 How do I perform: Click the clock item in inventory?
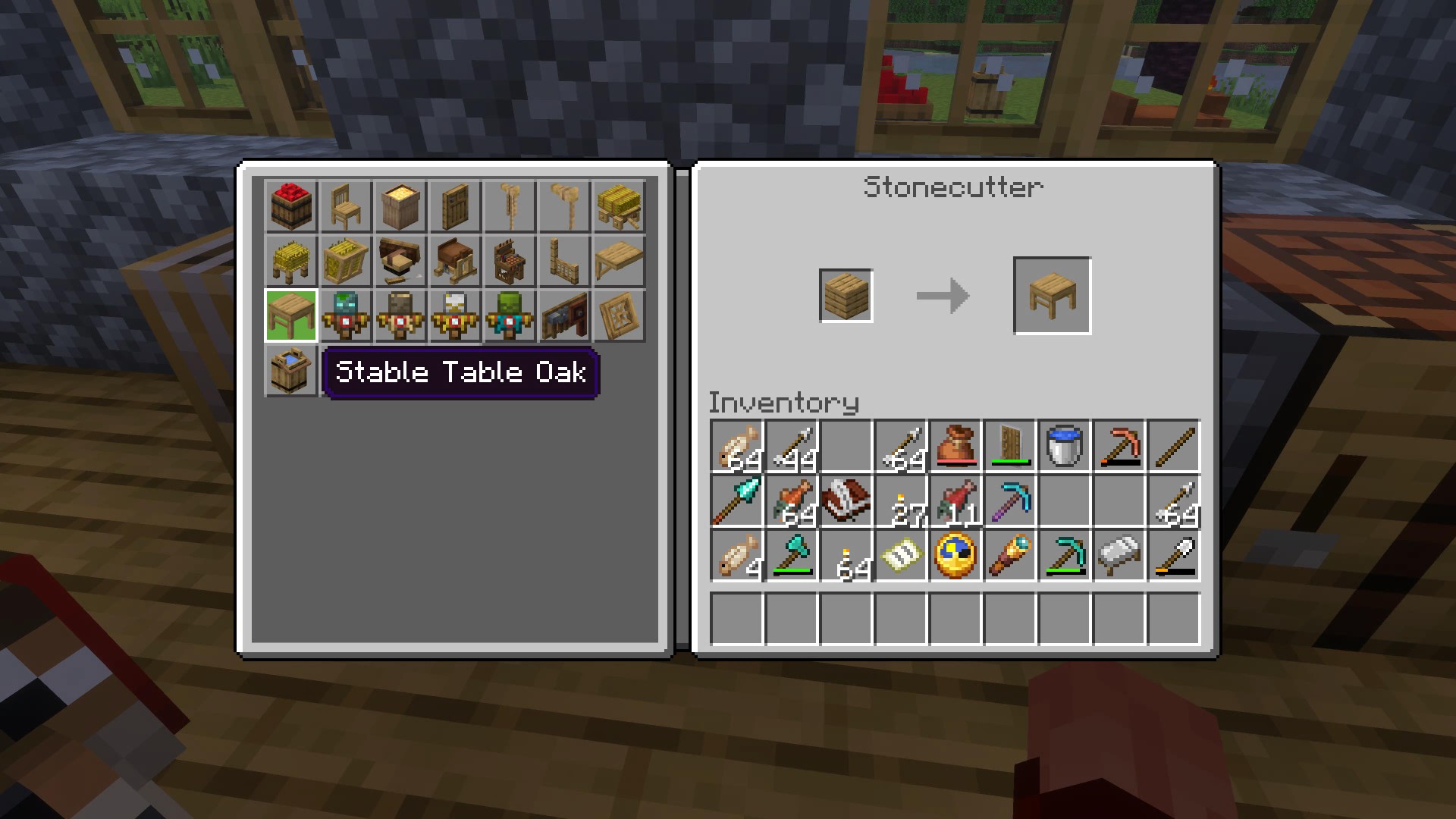955,555
